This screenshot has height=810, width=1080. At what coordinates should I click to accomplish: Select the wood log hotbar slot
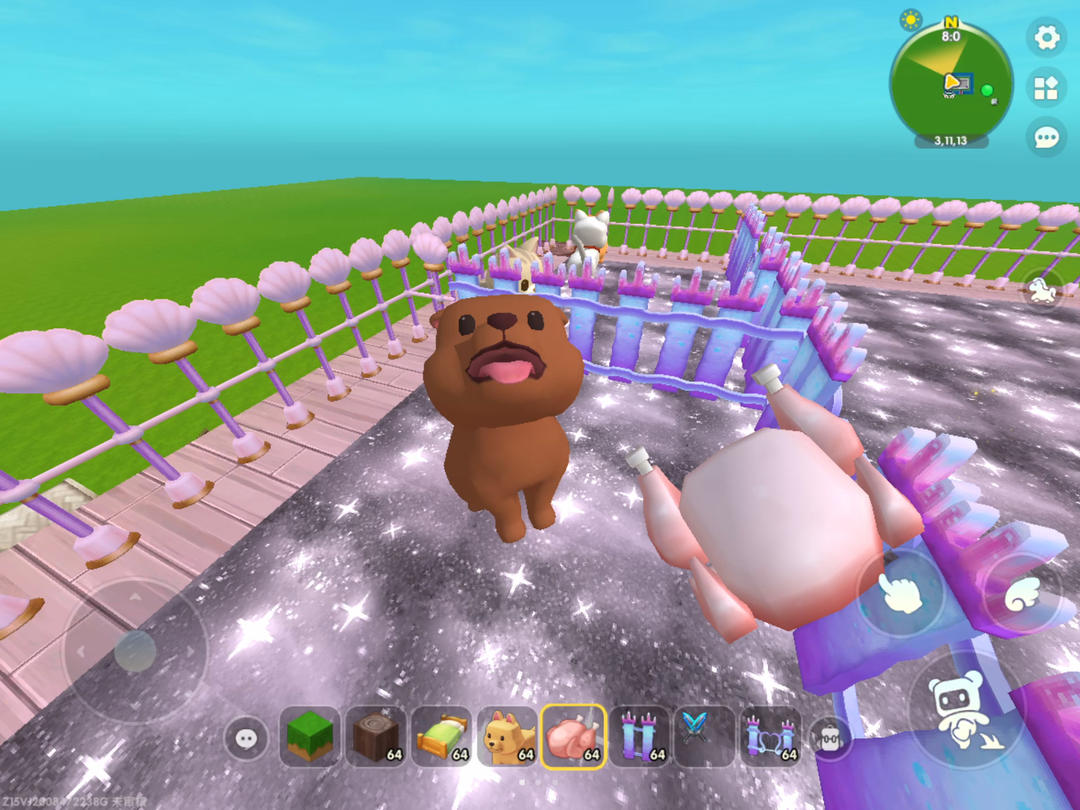(x=377, y=738)
